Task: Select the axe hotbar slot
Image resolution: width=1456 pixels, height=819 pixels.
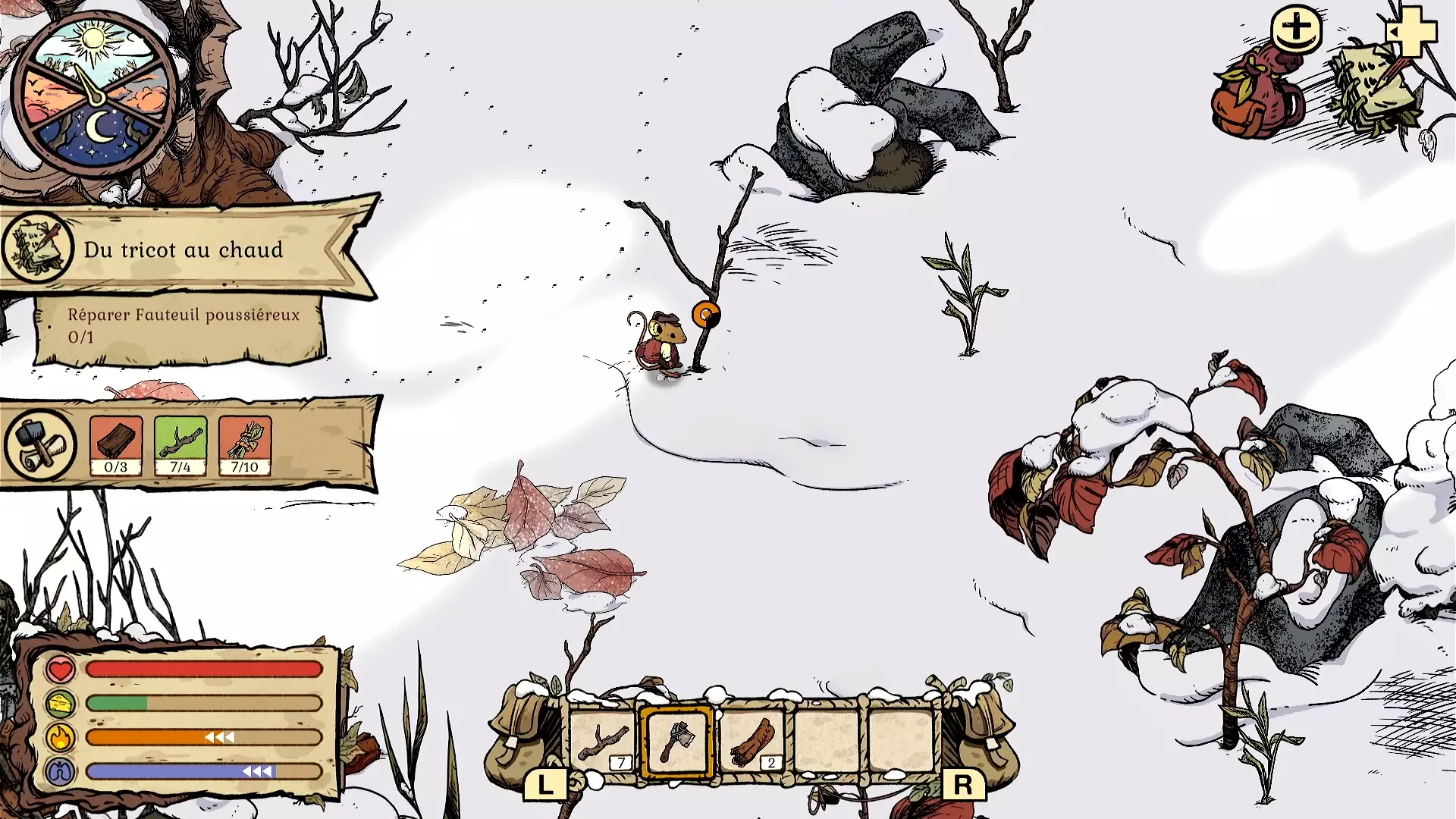Action: 677,741
